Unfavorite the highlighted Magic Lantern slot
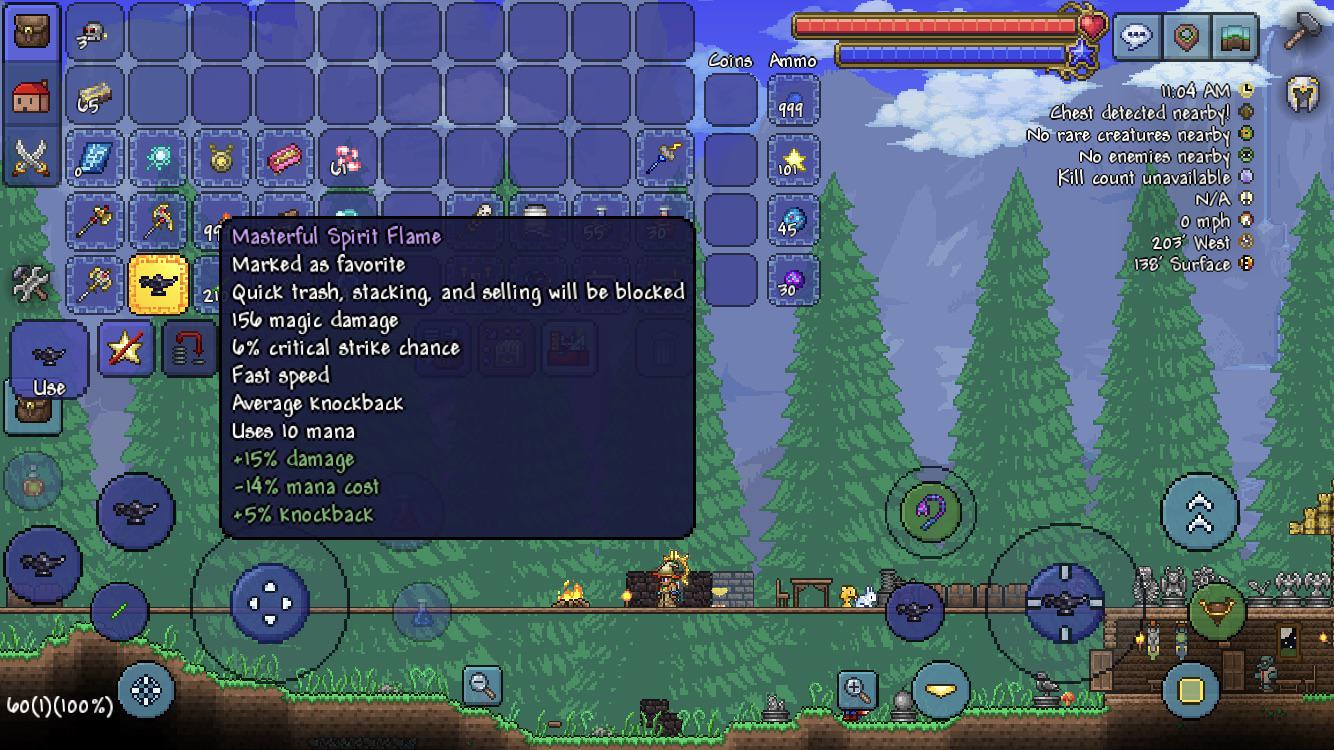The height and width of the screenshot is (750, 1334). [x=156, y=283]
